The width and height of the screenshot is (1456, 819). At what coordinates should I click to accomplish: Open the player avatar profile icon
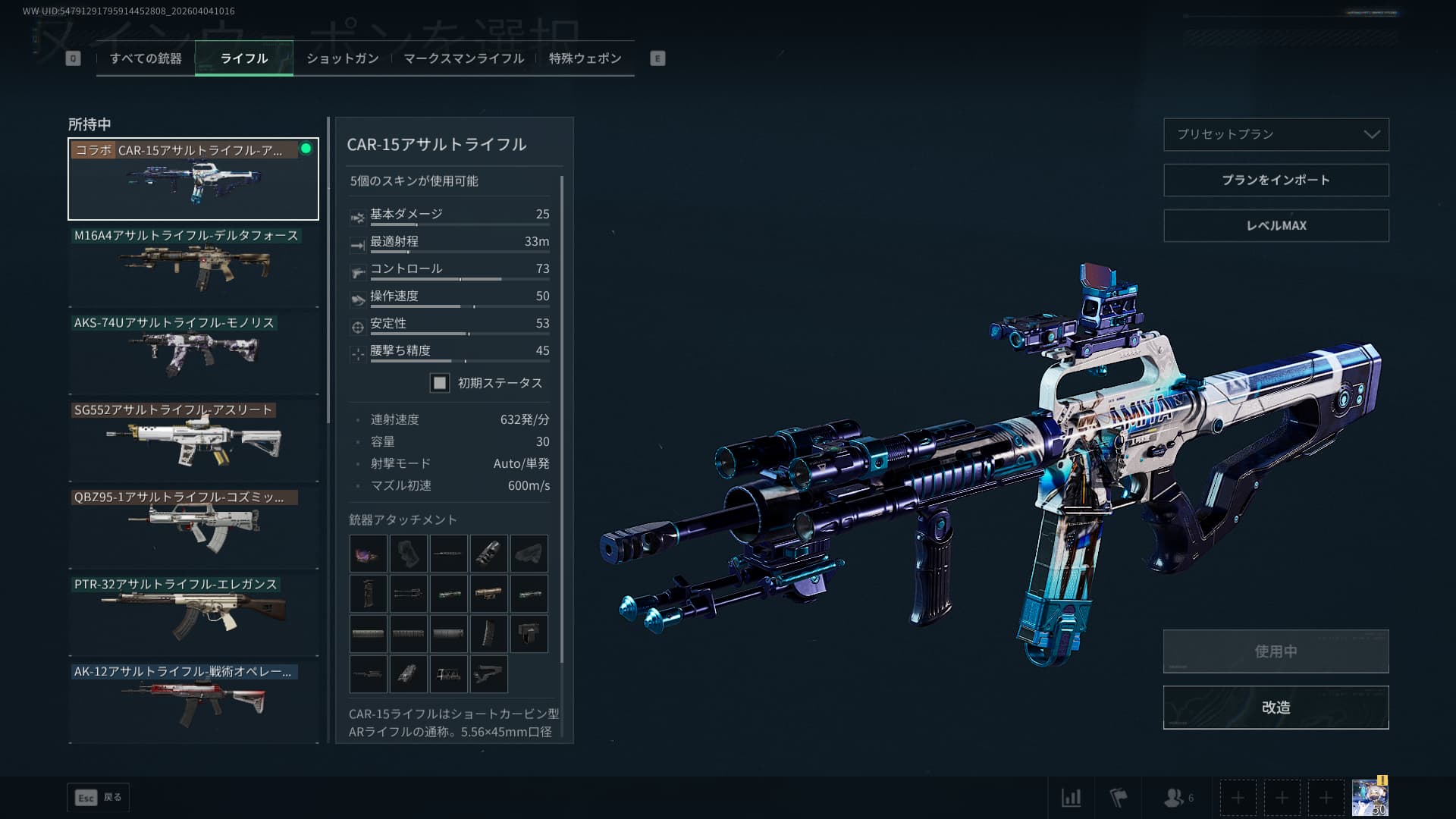[x=1370, y=797]
